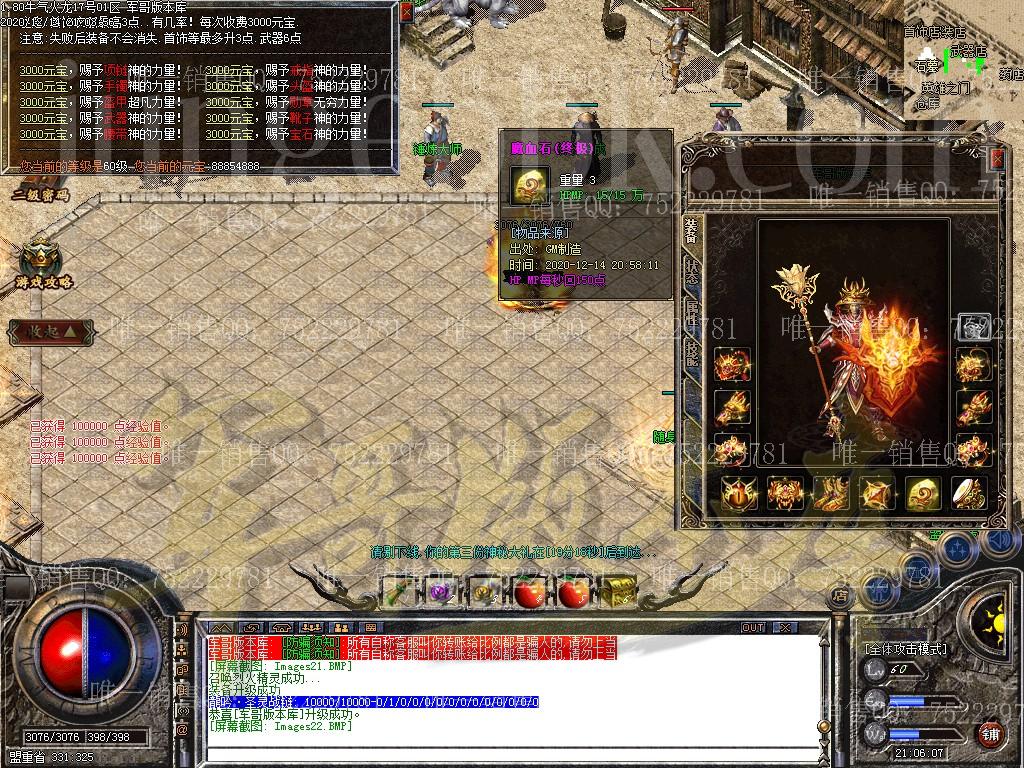This screenshot has height=768, width=1024.
Task: Open the 铺 shop button
Action: click(990, 735)
